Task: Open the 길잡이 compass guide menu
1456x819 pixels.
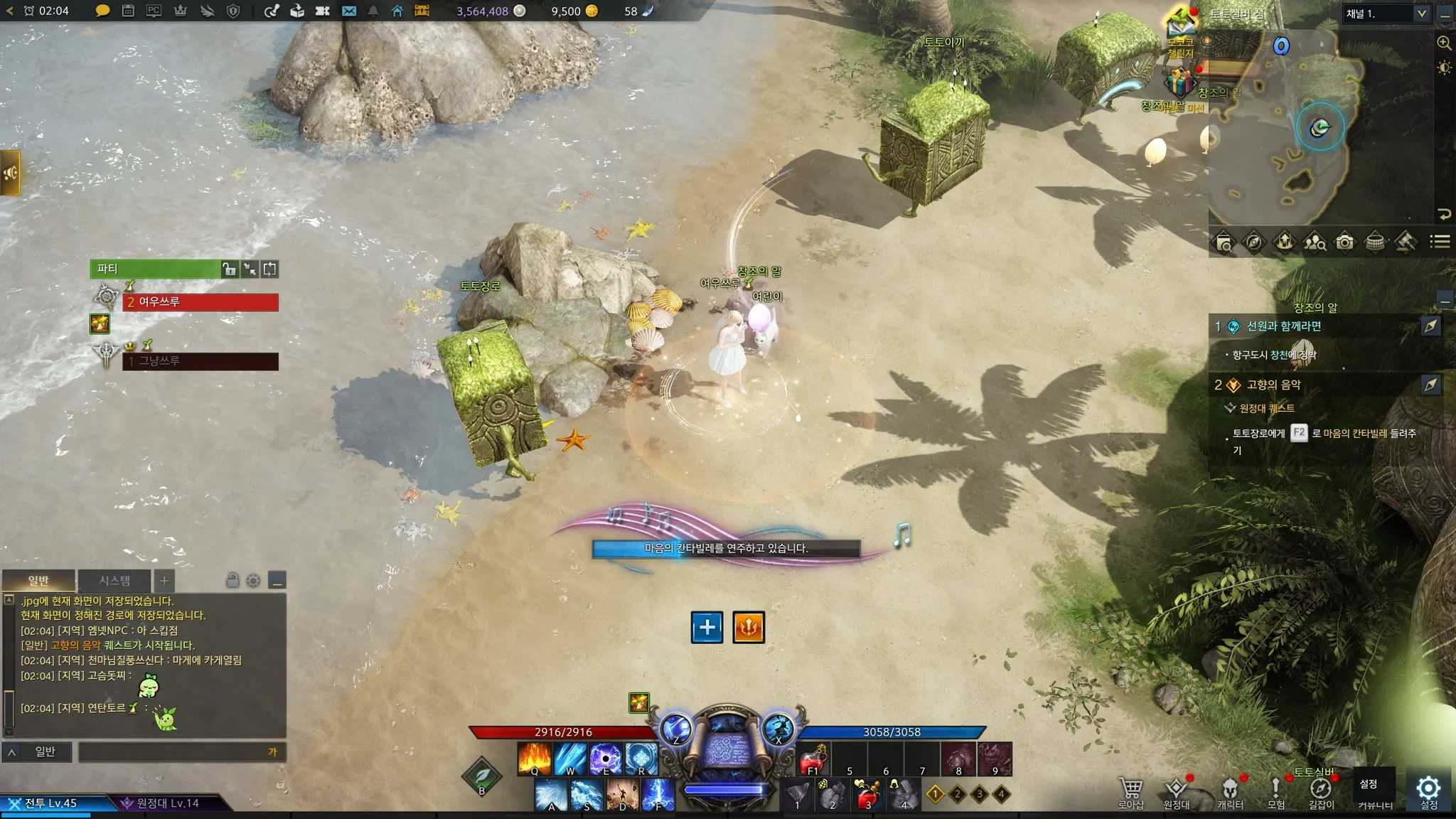Action: pyautogui.click(x=1321, y=790)
